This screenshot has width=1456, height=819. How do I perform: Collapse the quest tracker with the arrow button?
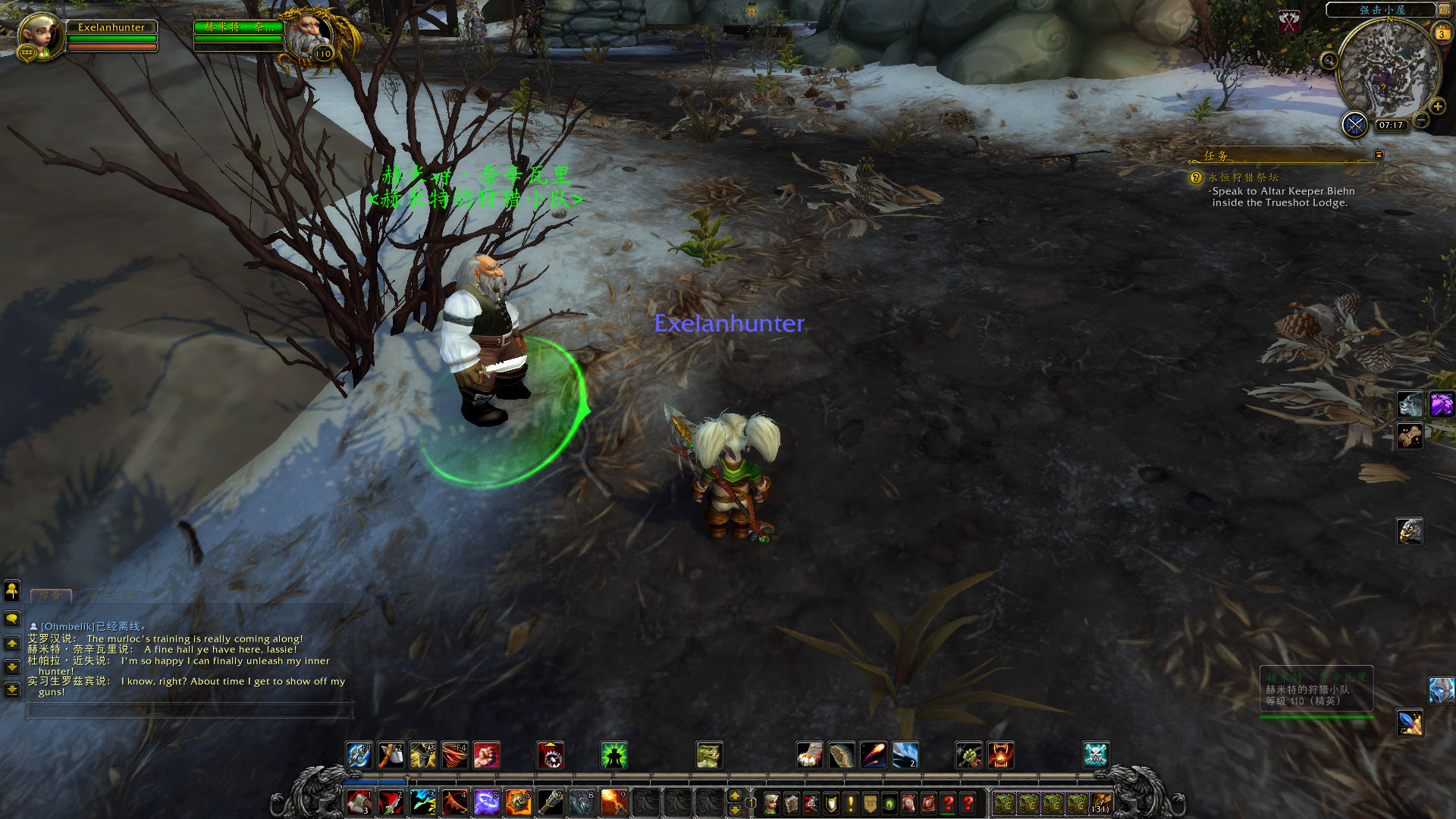click(x=1379, y=155)
